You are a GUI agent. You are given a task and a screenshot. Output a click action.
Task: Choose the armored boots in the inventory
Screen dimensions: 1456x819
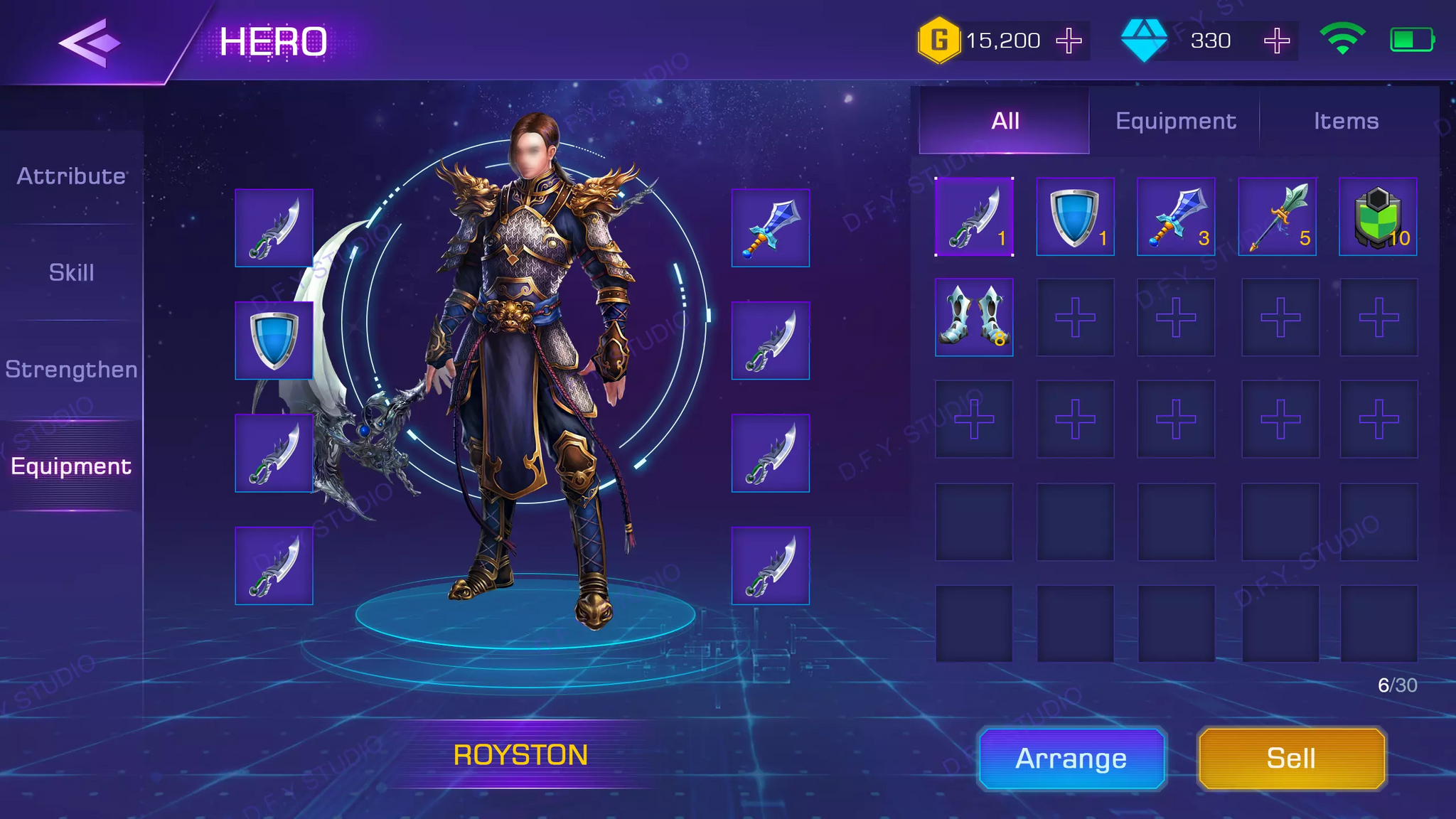974,317
